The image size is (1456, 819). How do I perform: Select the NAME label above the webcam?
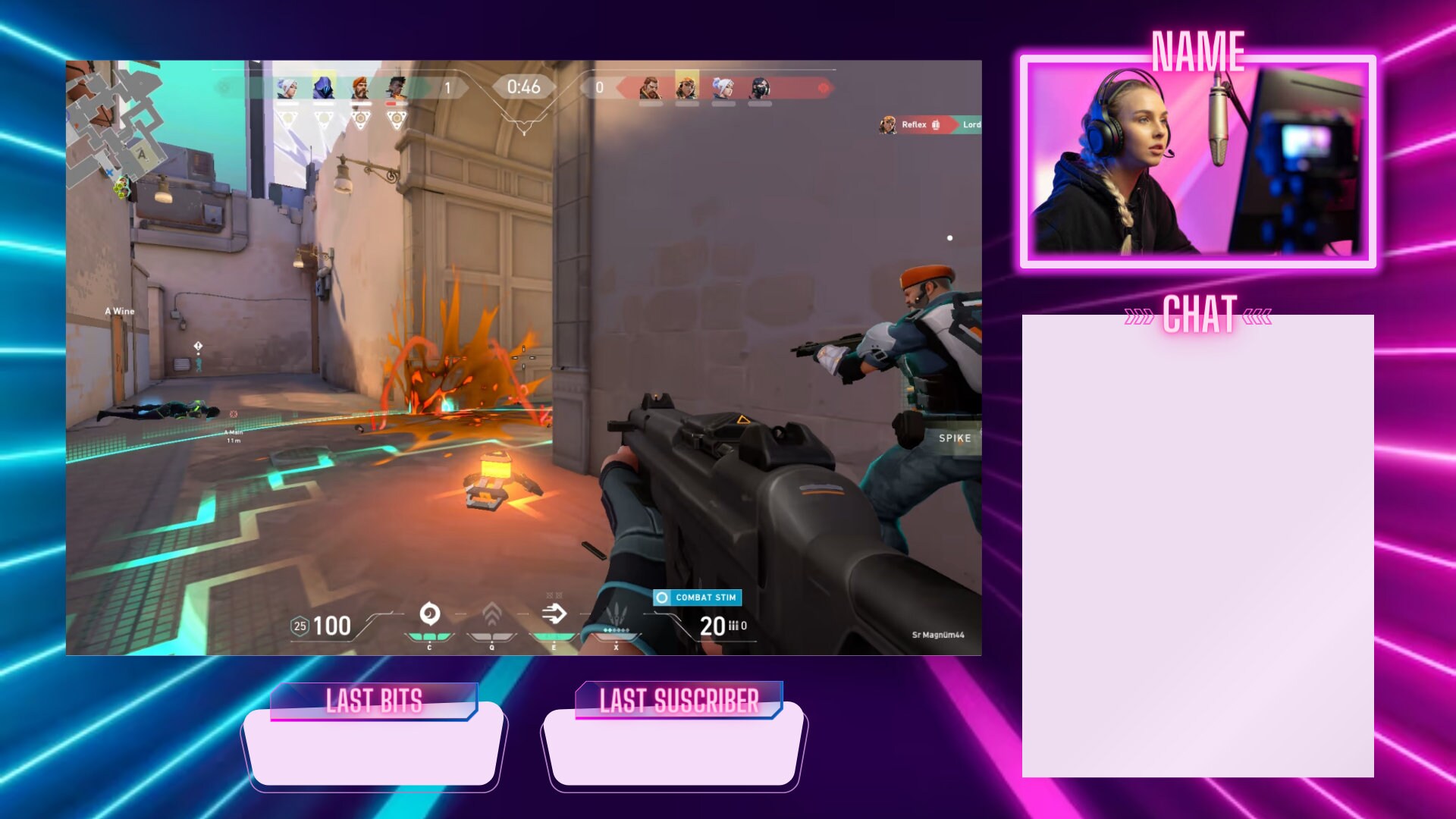[1198, 52]
